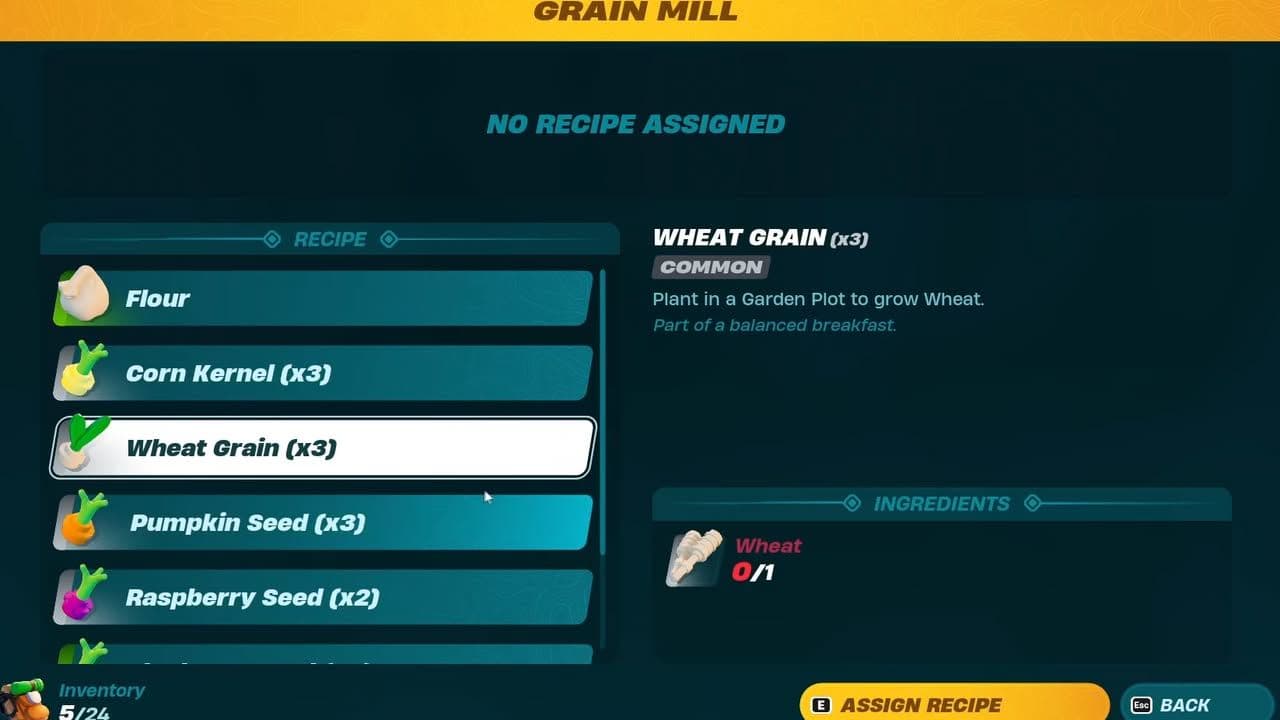The height and width of the screenshot is (720, 1280).
Task: Open the Inventory label at bottom left
Action: (101, 690)
